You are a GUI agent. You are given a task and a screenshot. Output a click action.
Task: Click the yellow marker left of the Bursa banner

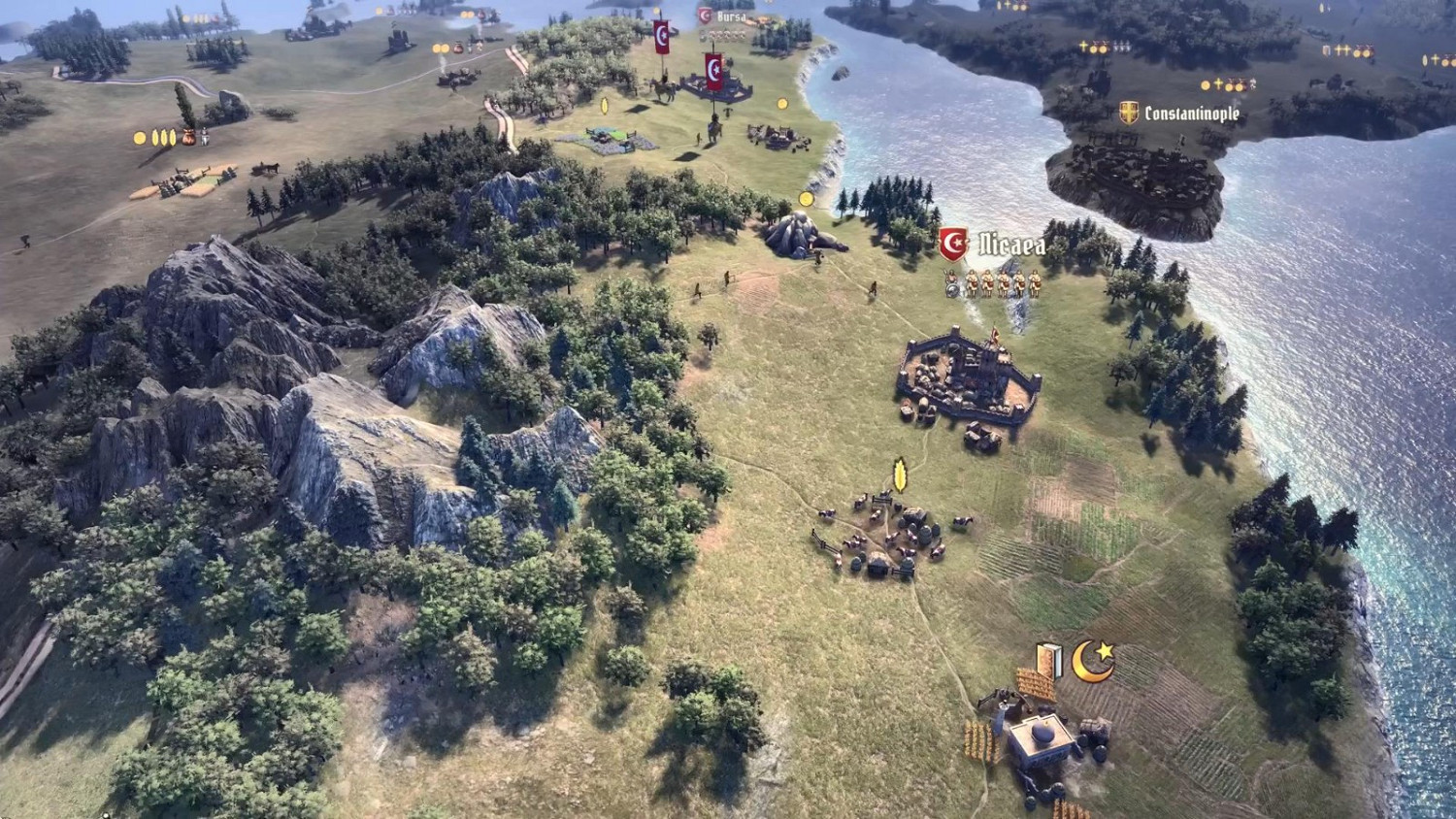pos(655,11)
